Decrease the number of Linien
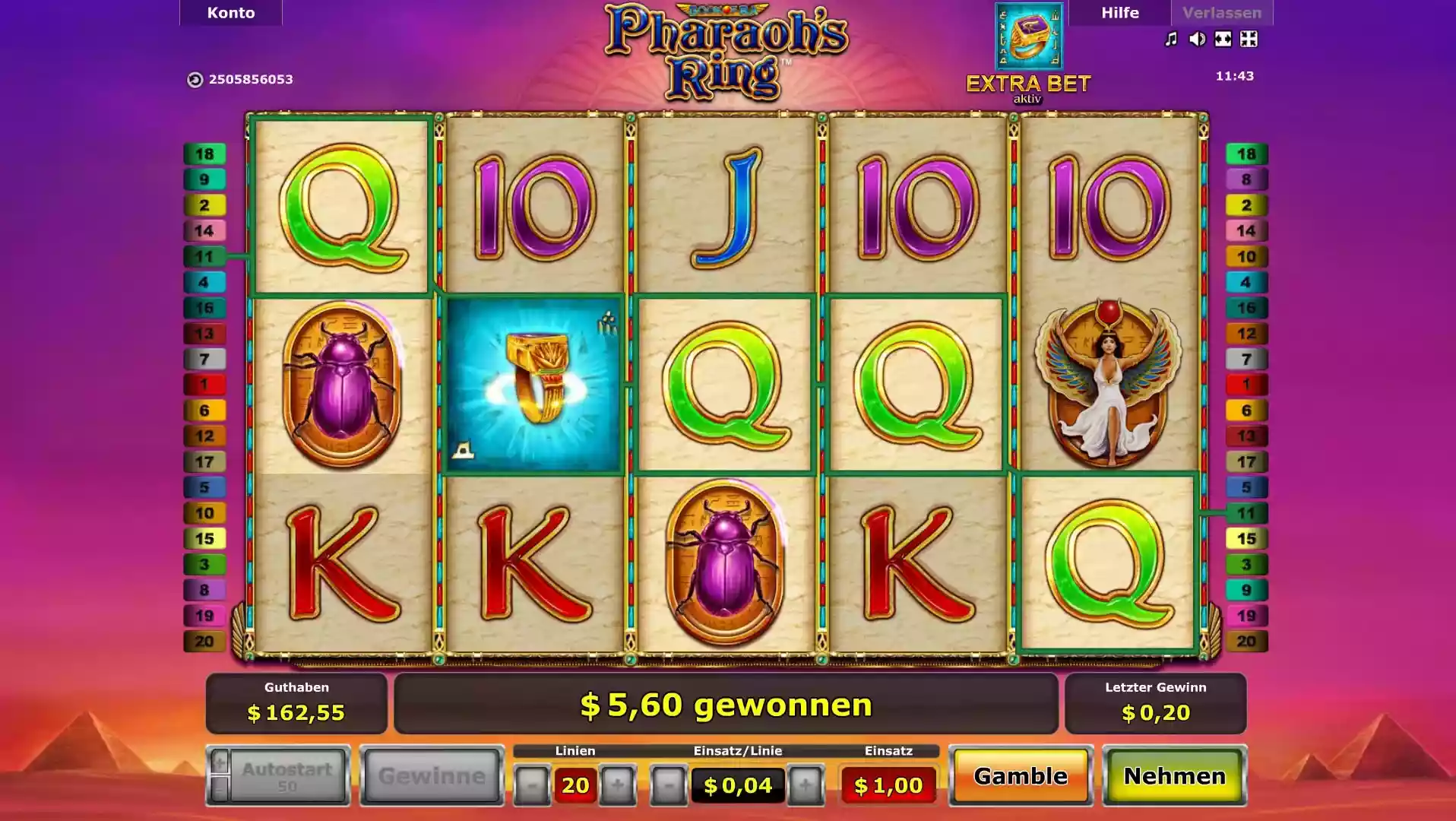 pos(532,785)
